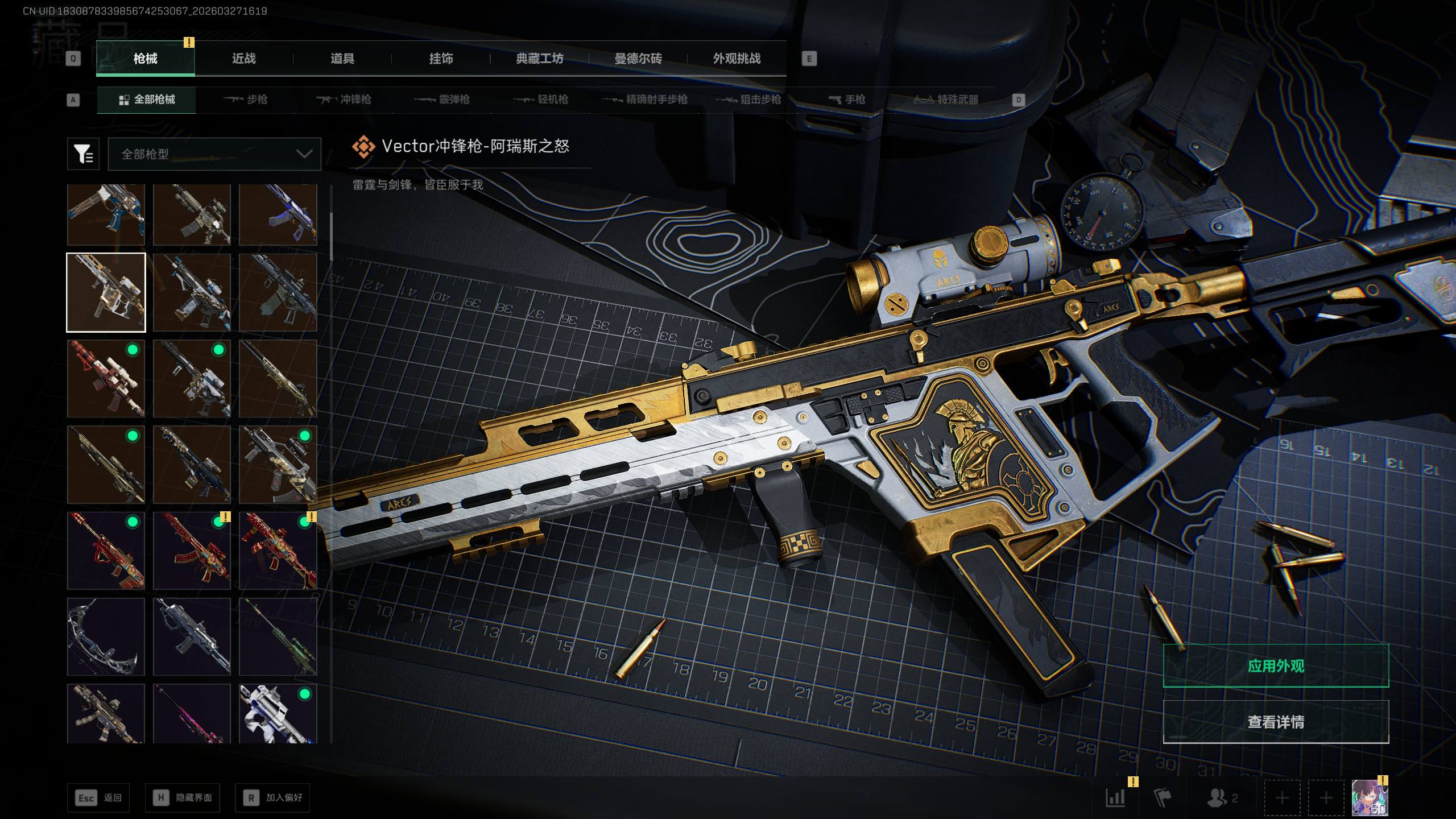Image resolution: width=1456 pixels, height=819 pixels.
Task: Select the 挂饰 charms tab
Action: [x=441, y=59]
